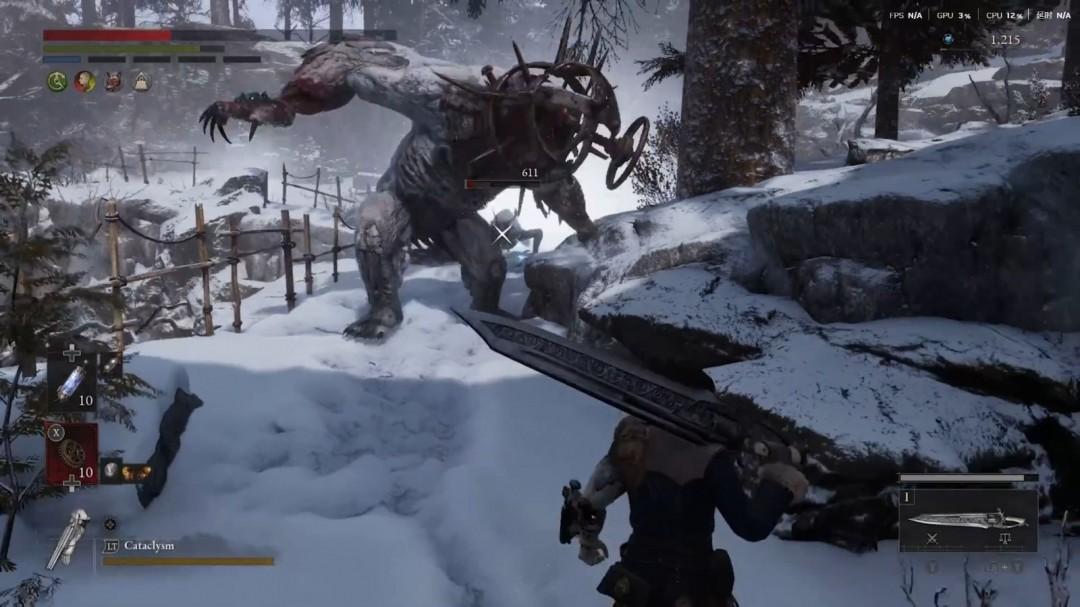Use the red gear item slot
This screenshot has width=1080, height=607.
(72, 453)
